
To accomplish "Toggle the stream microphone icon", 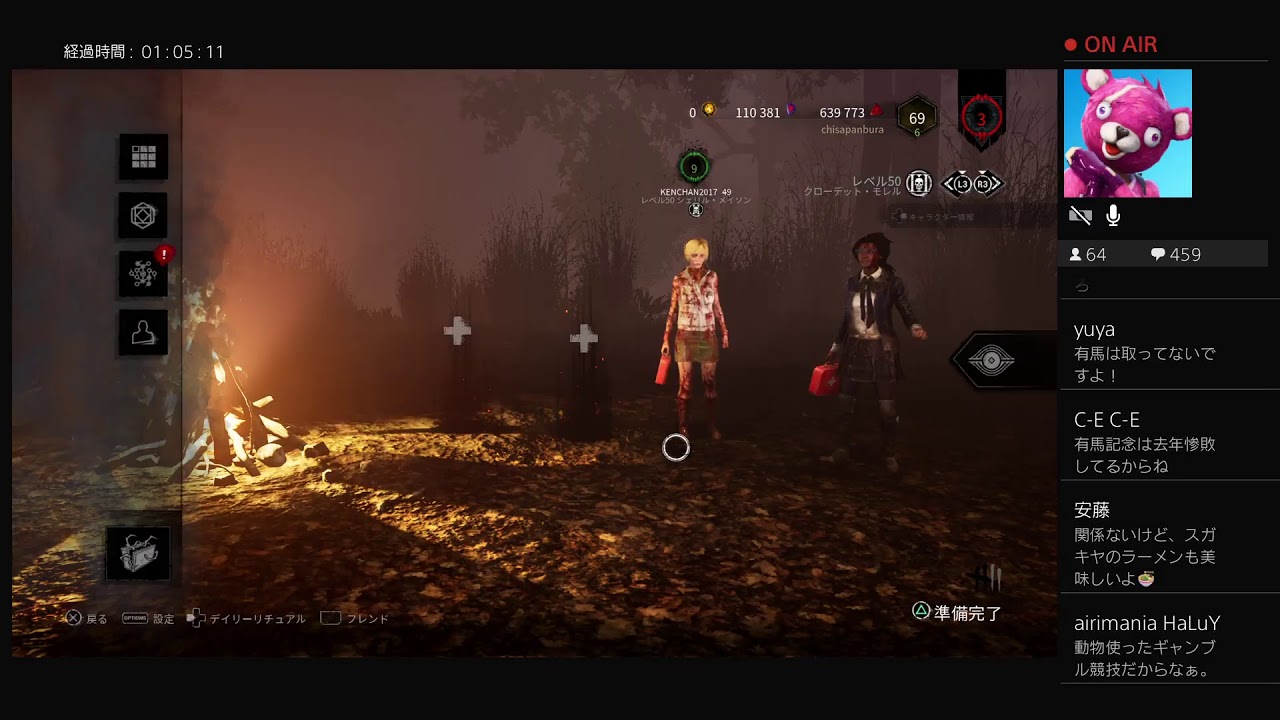I will [1113, 215].
